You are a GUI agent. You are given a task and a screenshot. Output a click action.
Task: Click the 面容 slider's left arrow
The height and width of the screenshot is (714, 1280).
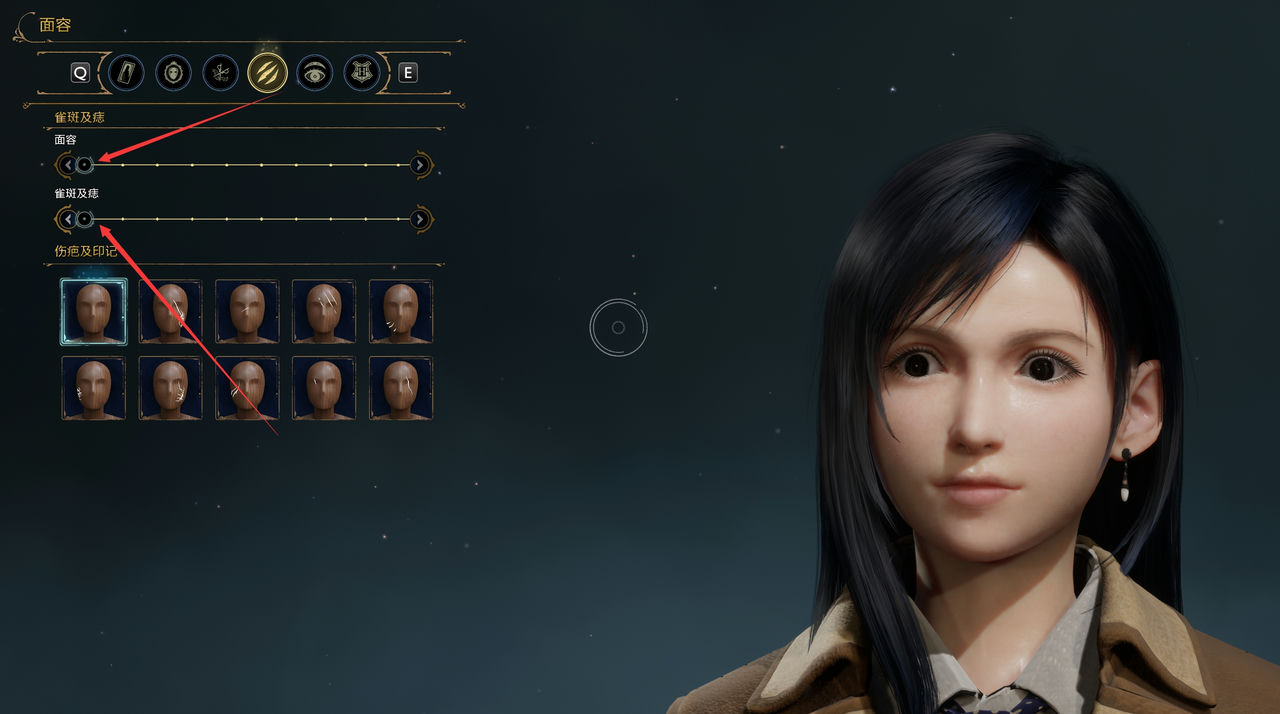tap(67, 165)
